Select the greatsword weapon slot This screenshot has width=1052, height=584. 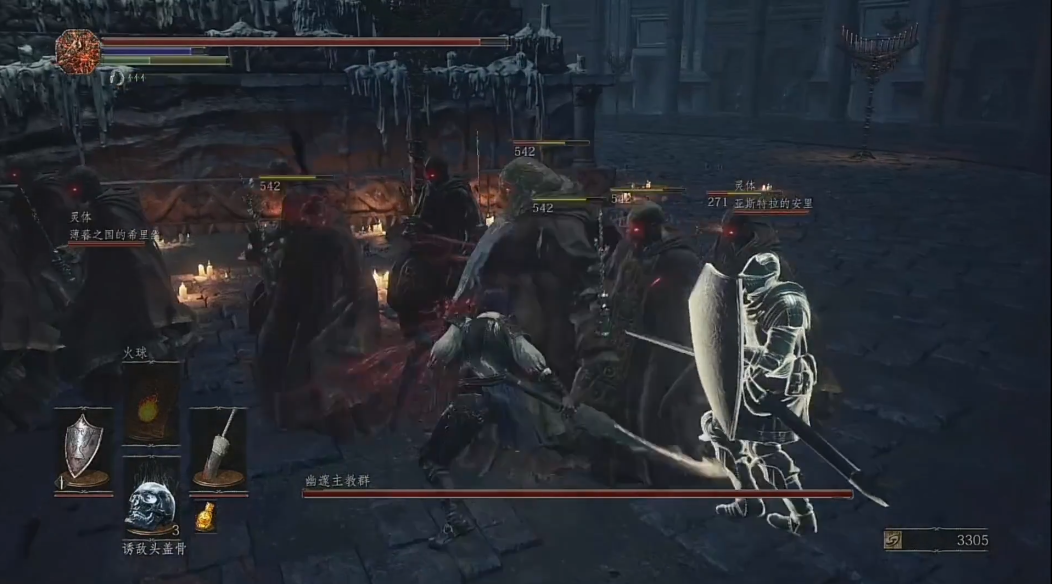click(x=218, y=449)
